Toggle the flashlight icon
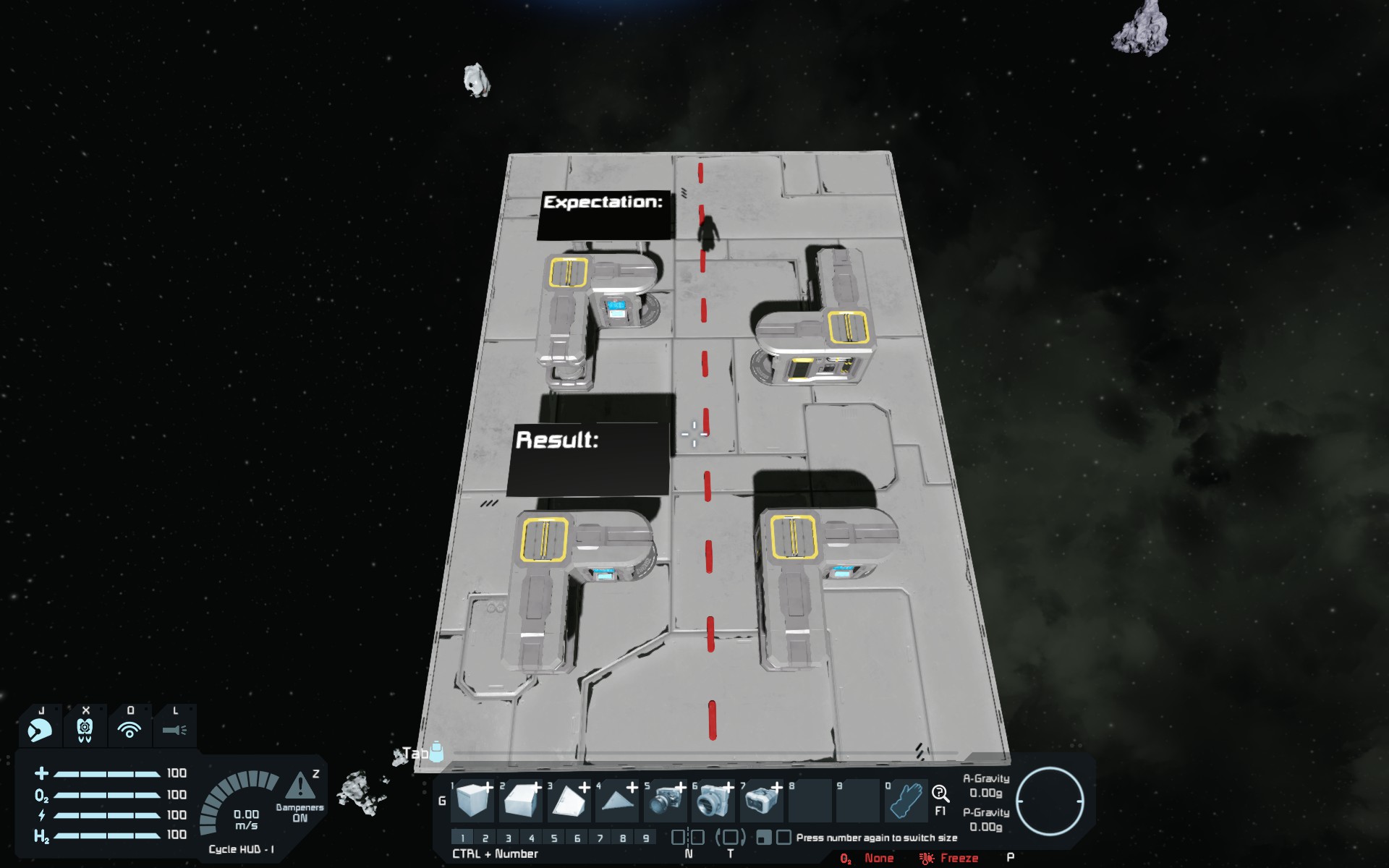Image resolution: width=1389 pixels, height=868 pixels. click(174, 729)
